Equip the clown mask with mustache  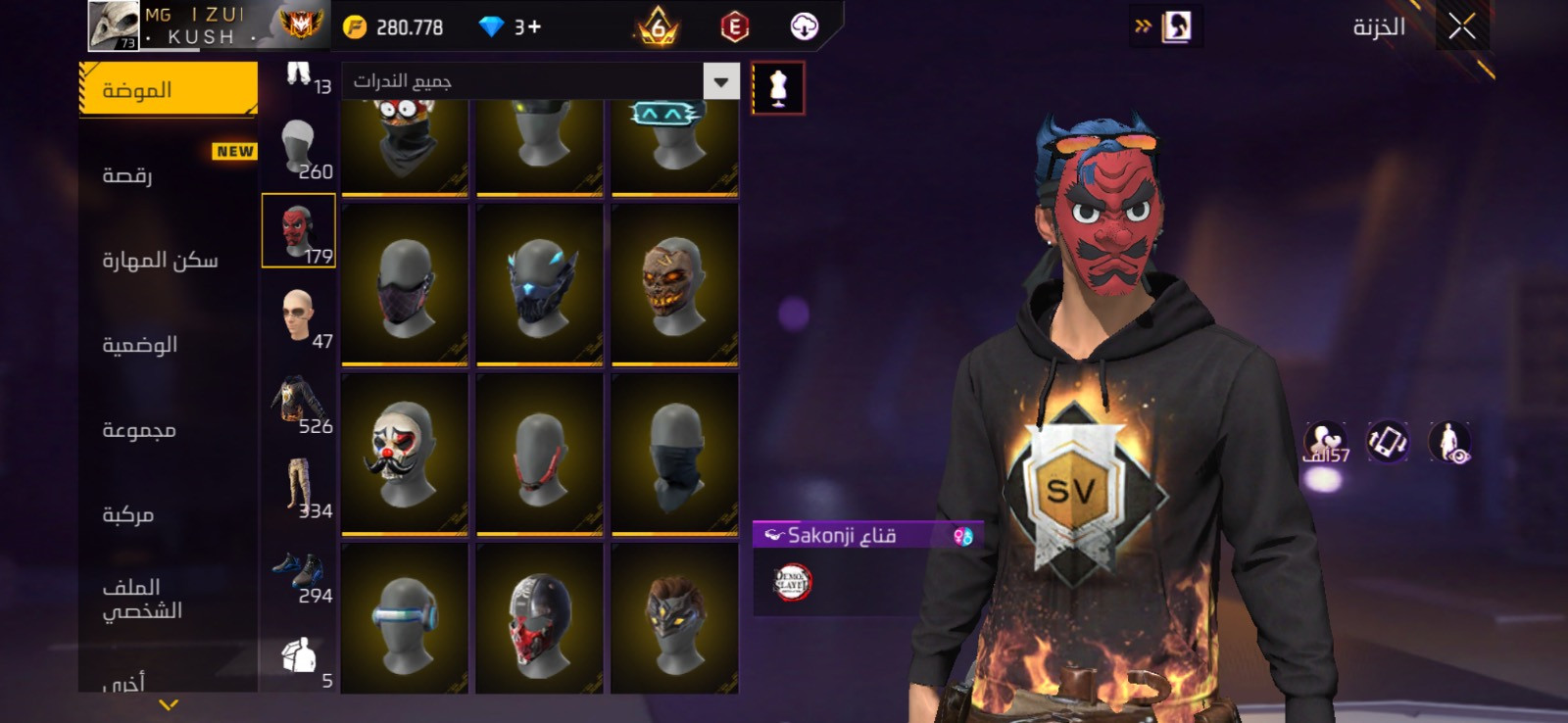tap(404, 454)
